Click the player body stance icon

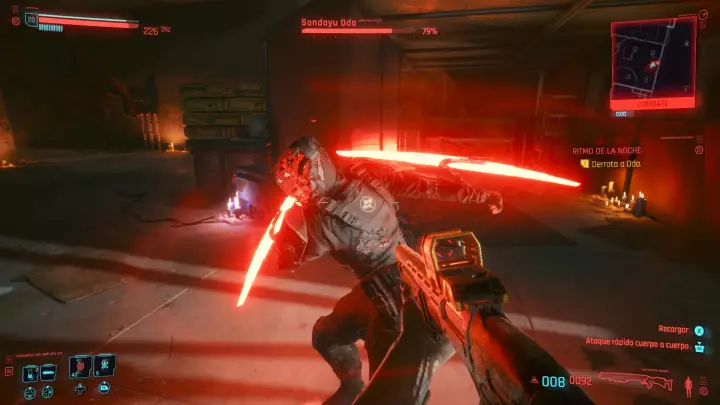688,384
